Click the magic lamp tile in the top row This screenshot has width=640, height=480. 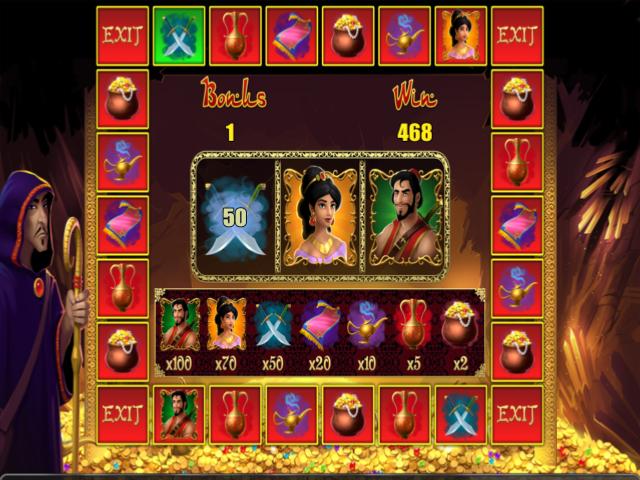click(x=405, y=35)
